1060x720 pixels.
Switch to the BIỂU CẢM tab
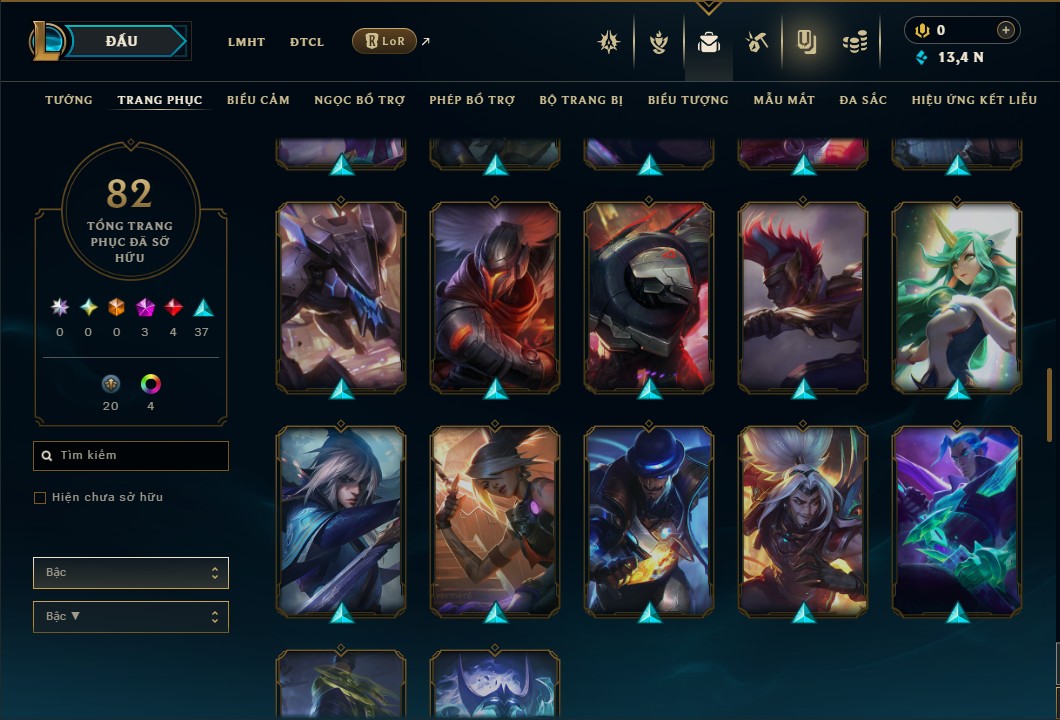258,100
